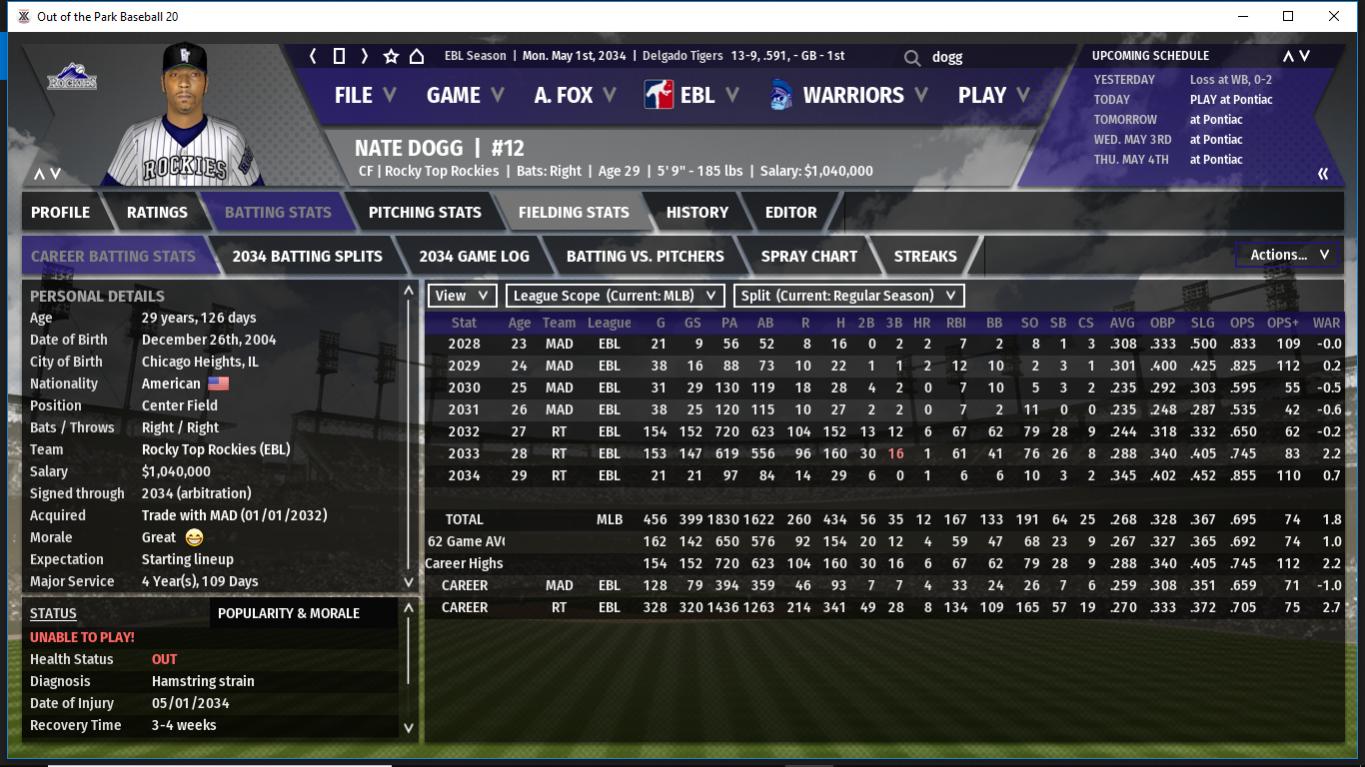The height and width of the screenshot is (767, 1365).
Task: Expand the Actions dropdown
Action: (1288, 255)
